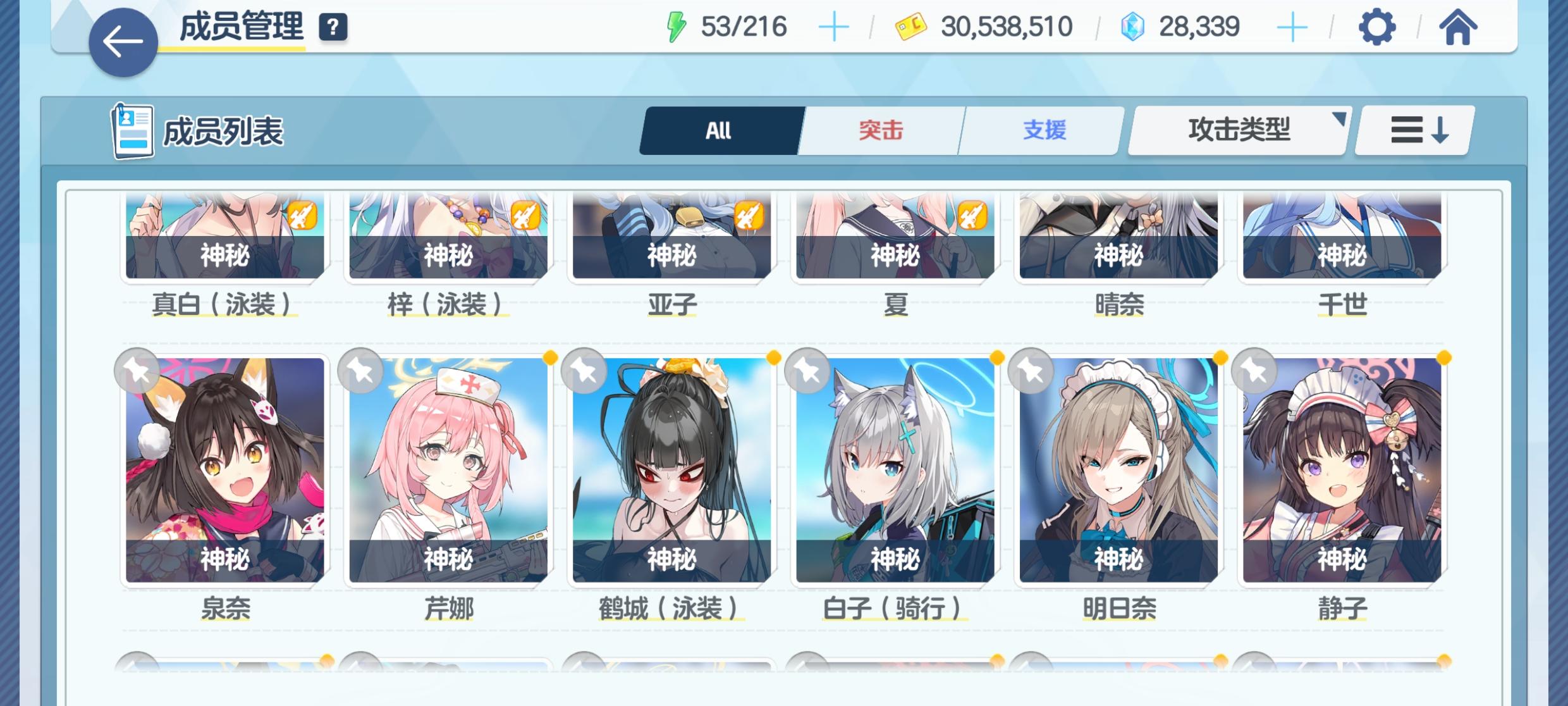Open the settings gear
This screenshot has height=706, width=1568.
pos(1376,27)
